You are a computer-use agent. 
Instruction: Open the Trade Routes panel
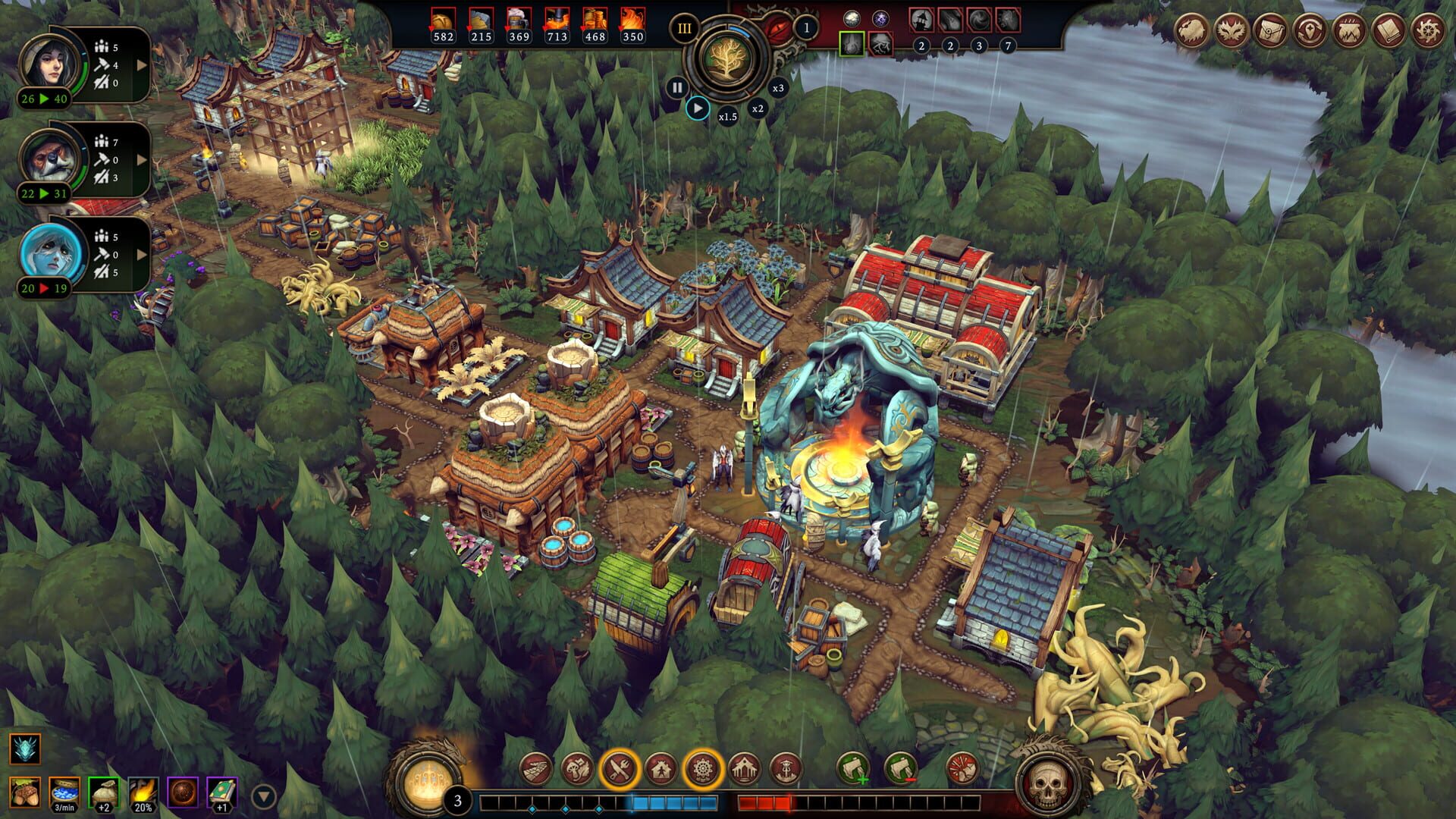tap(1310, 30)
